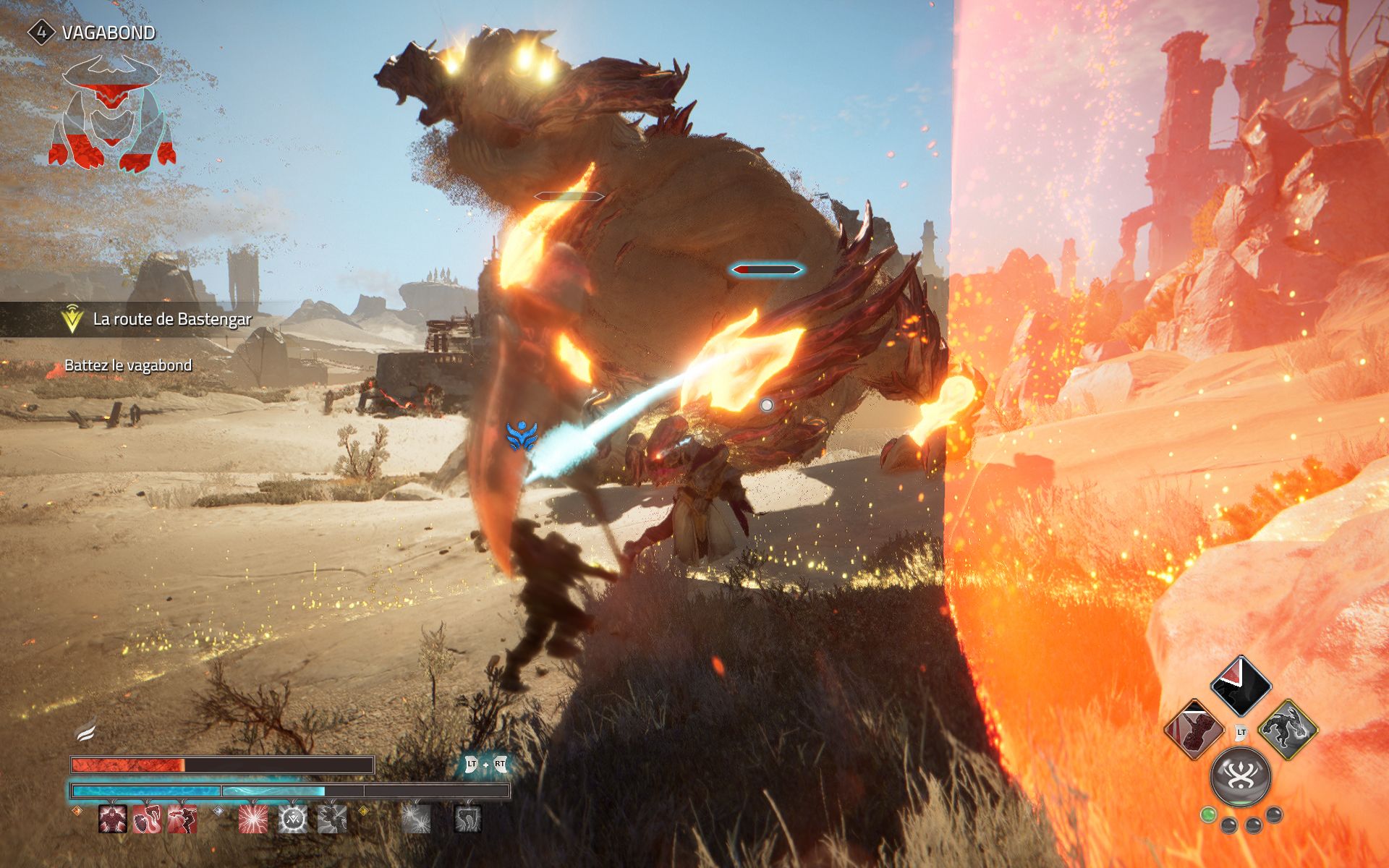1389x868 pixels.
Task: Click the Vagabond boss body-part diagram
Action: (112, 114)
